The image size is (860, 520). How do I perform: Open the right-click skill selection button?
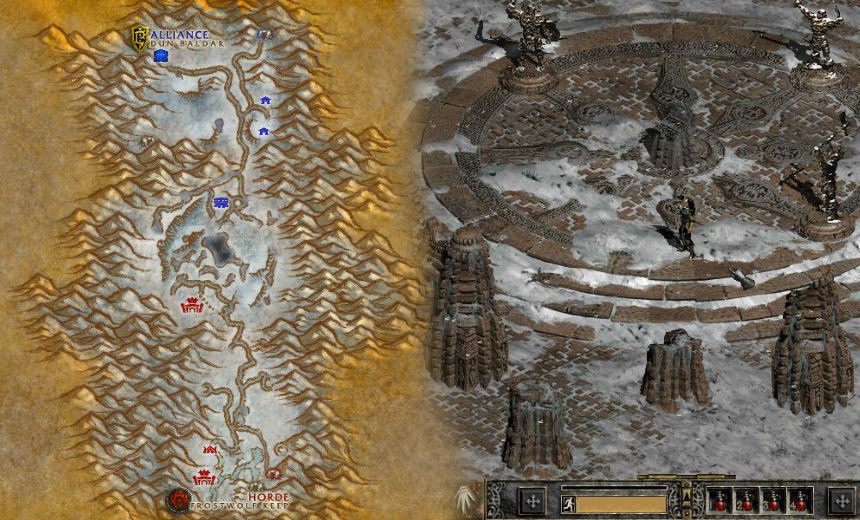click(841, 500)
